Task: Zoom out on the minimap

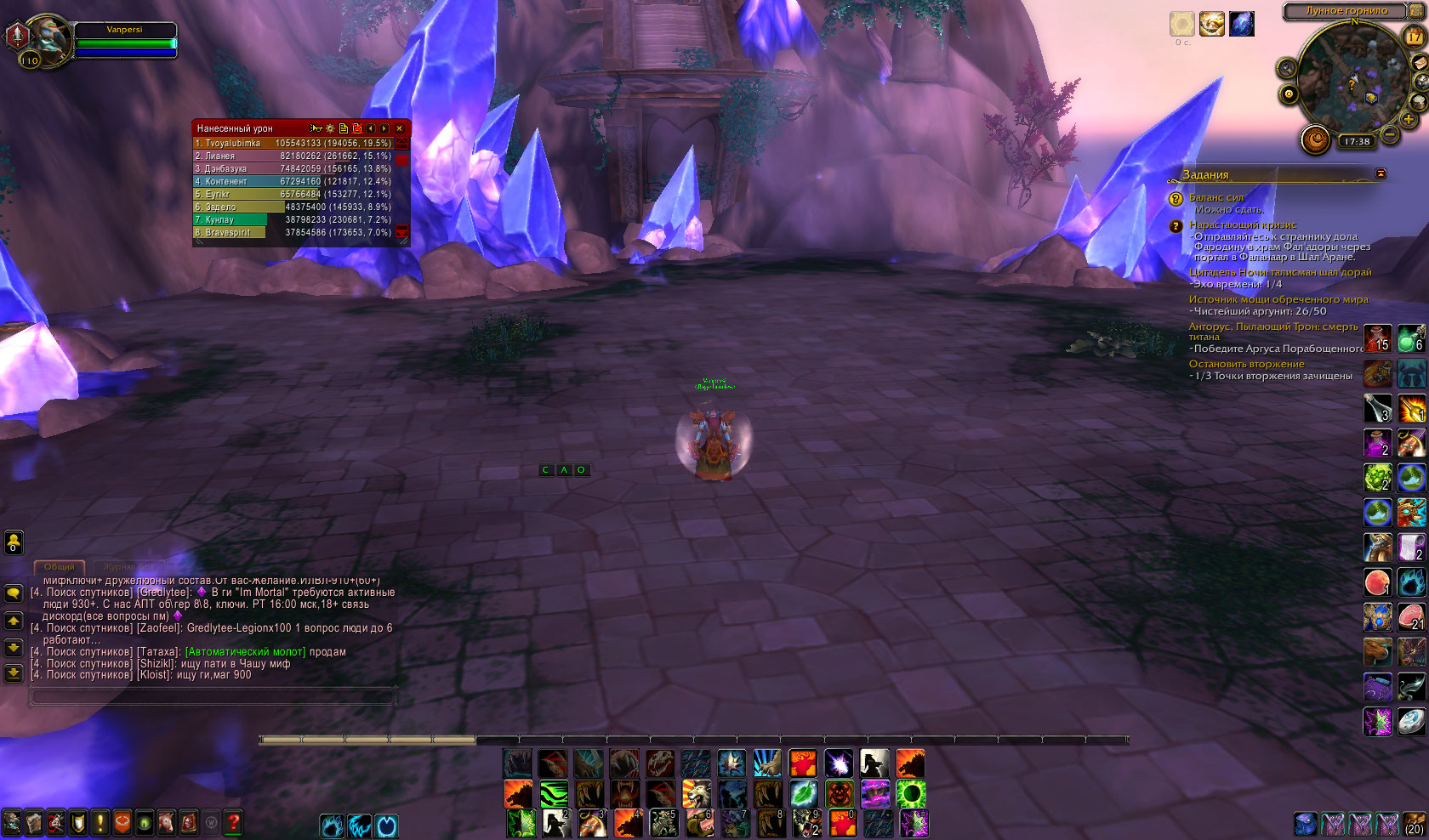Action: point(1390,133)
